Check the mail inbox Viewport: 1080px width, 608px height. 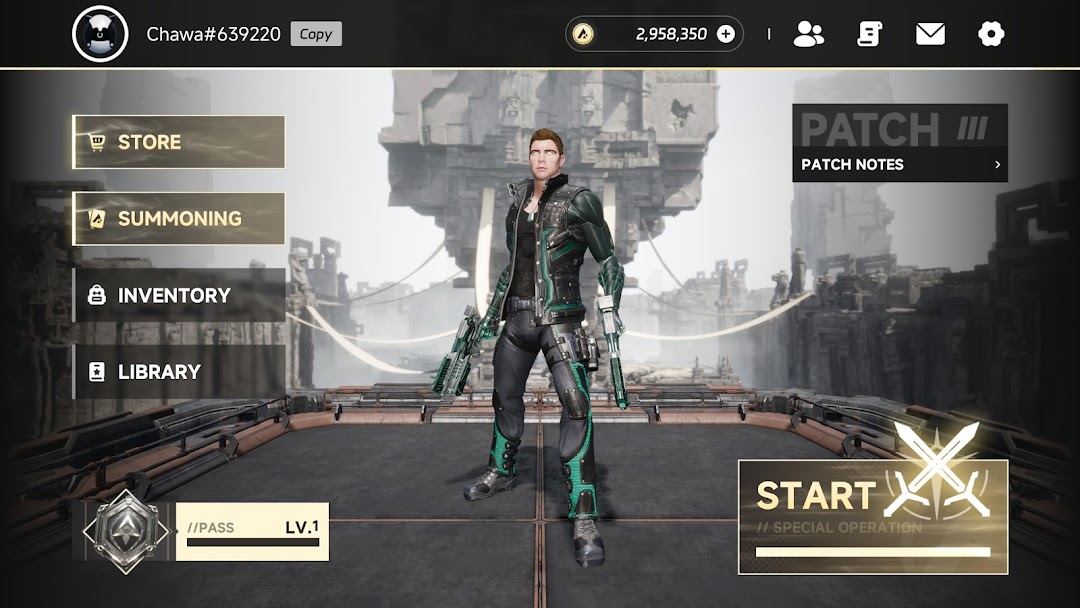click(930, 34)
